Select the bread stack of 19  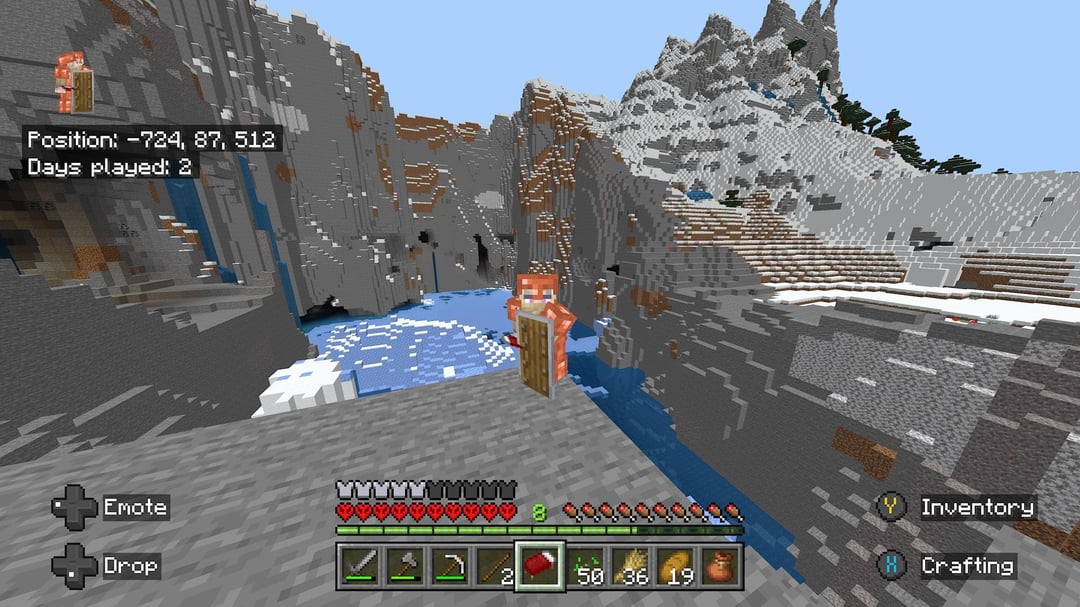pyautogui.click(x=677, y=566)
